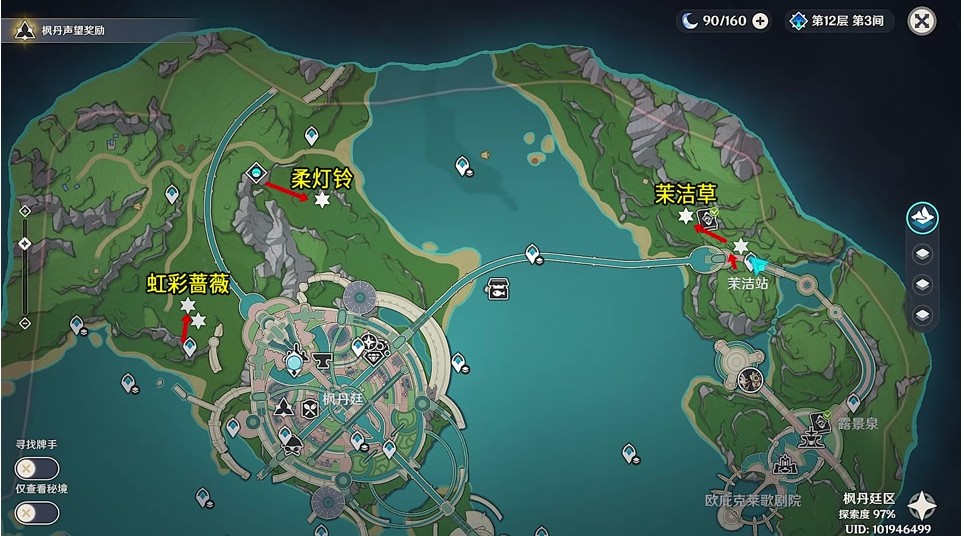The width and height of the screenshot is (964, 536).
Task: Click the map zoom slider handle
Action: click(x=25, y=244)
